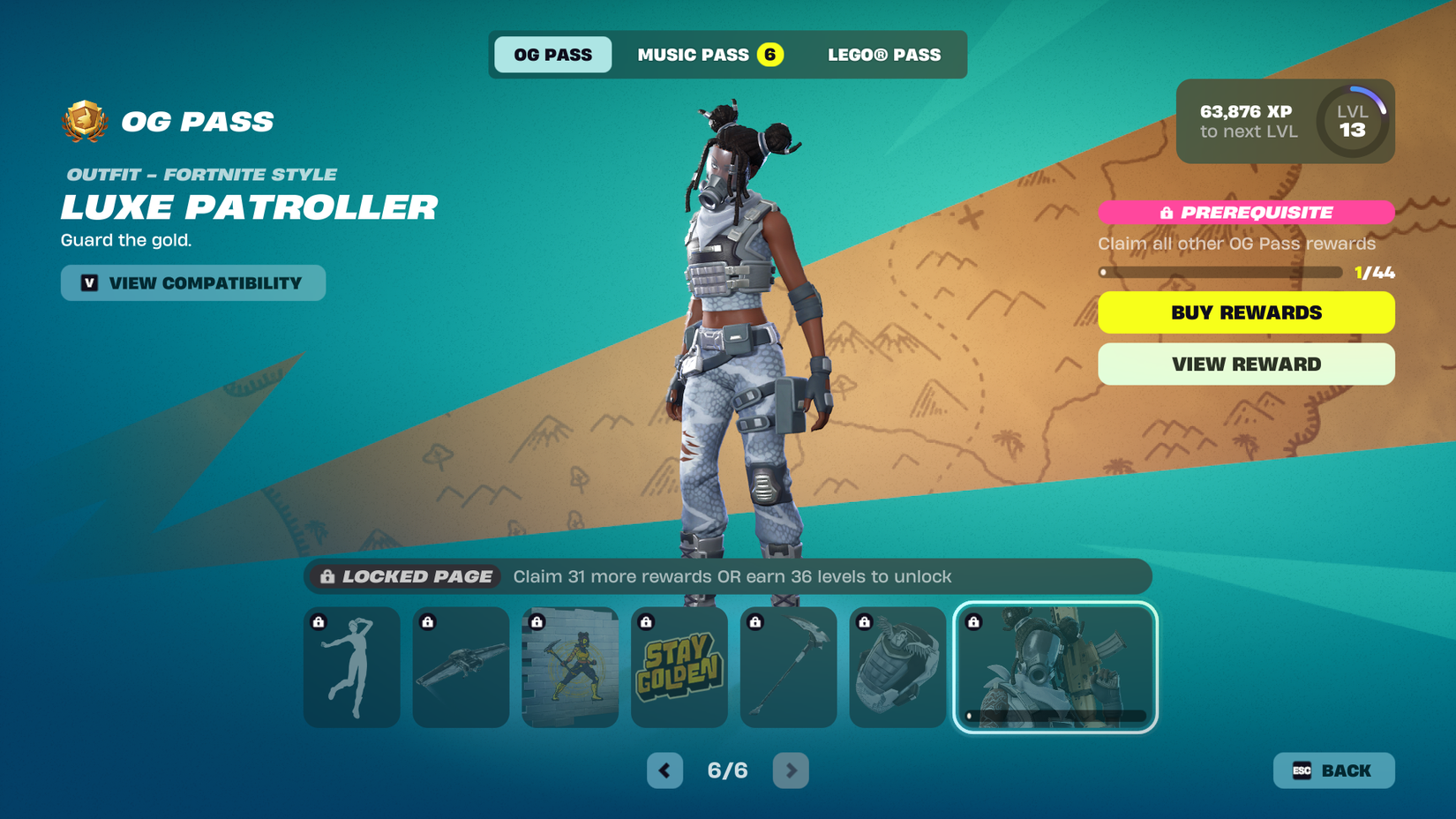This screenshot has width=1456, height=819.
Task: Open the locked glider reward tile
Action: tap(461, 667)
